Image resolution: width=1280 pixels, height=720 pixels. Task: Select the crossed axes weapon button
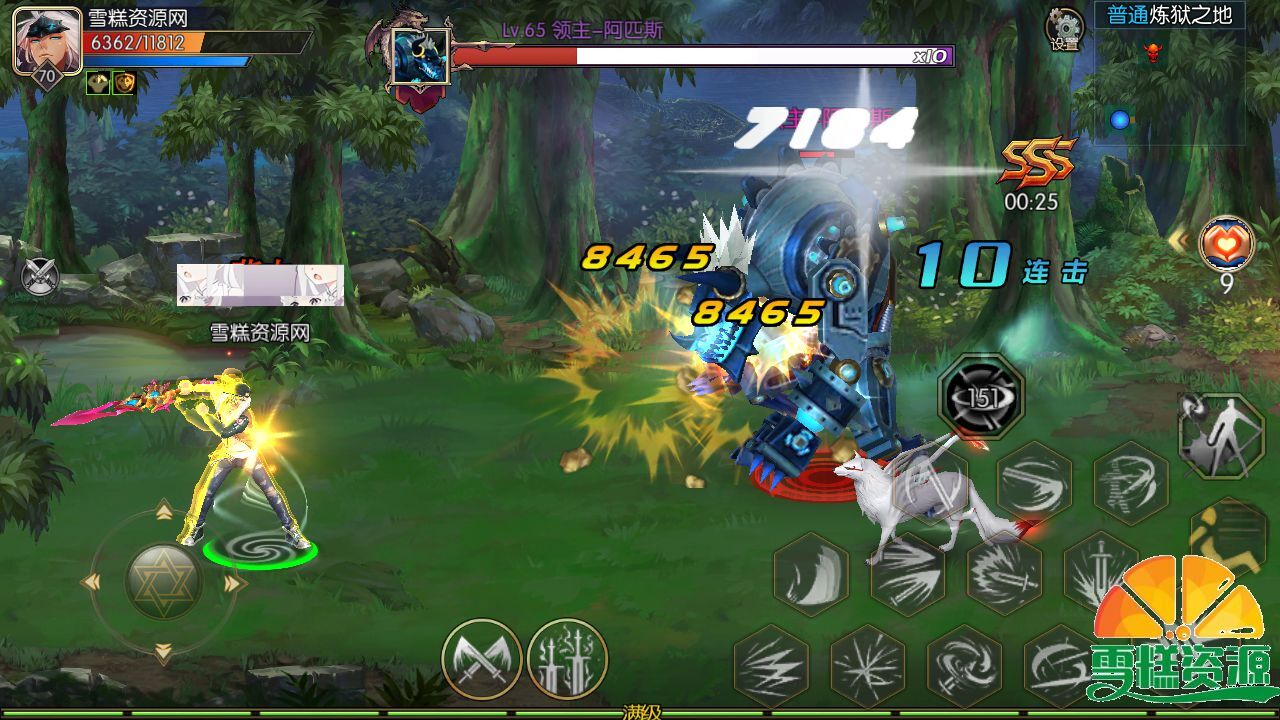(482, 659)
